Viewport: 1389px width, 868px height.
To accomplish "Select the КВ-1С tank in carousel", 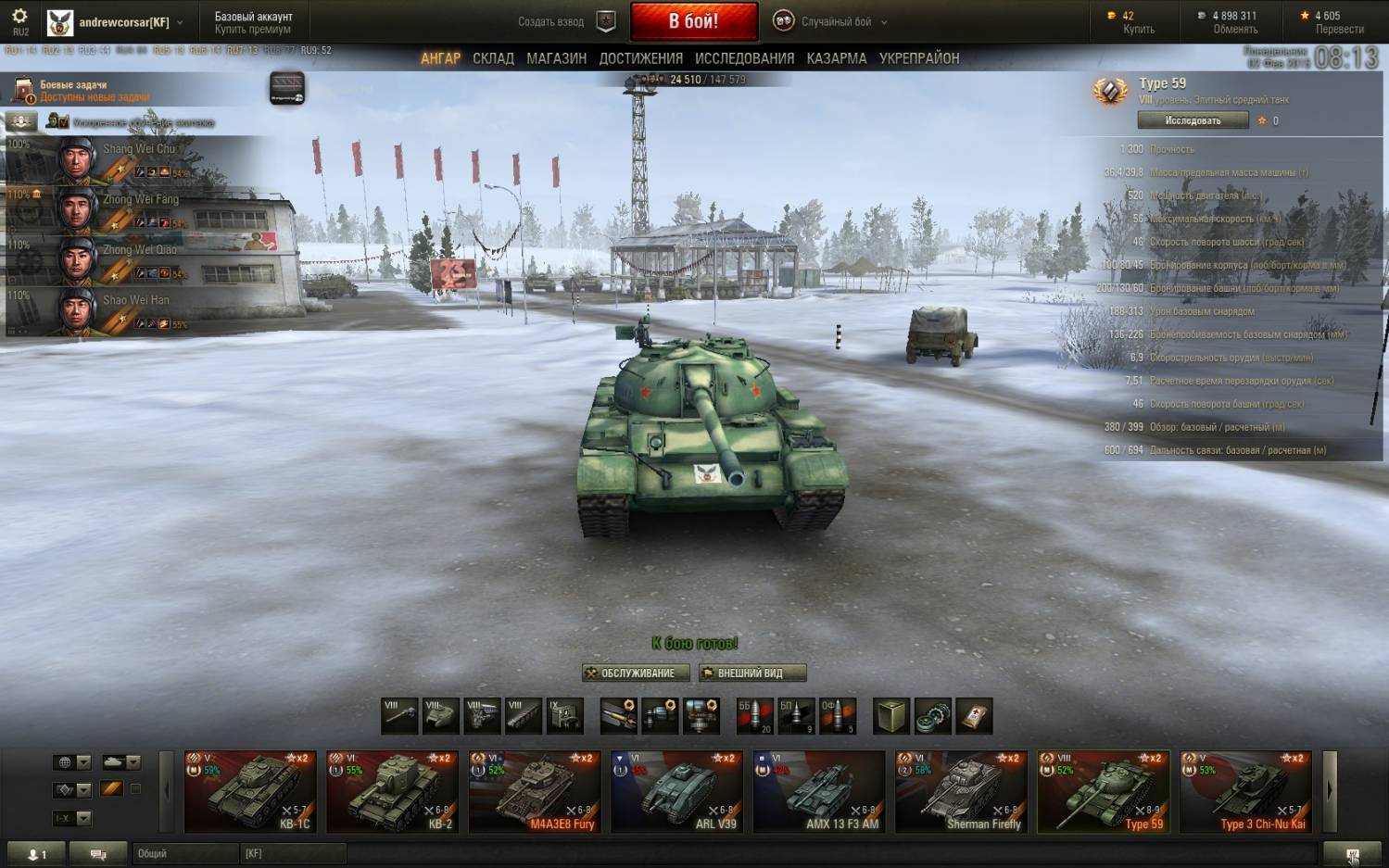I will tap(250, 791).
